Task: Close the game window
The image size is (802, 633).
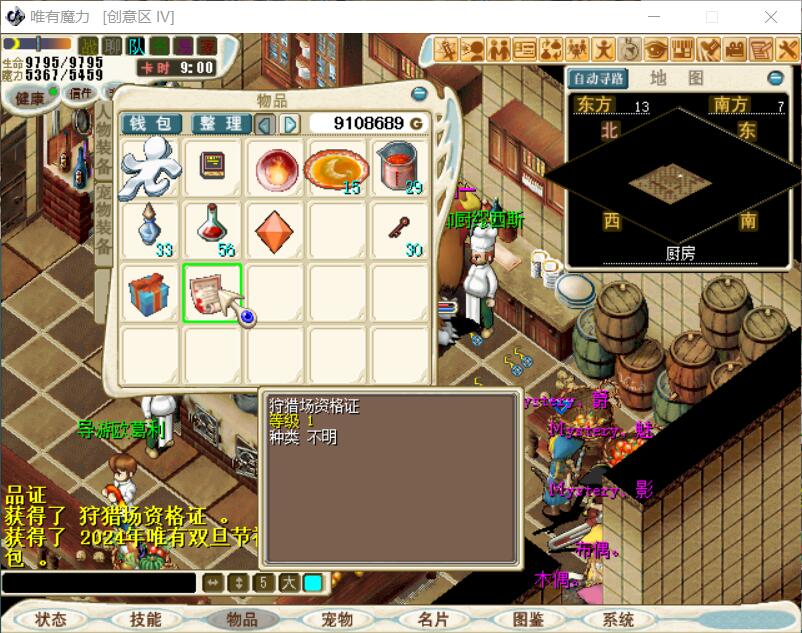Action: point(771,16)
